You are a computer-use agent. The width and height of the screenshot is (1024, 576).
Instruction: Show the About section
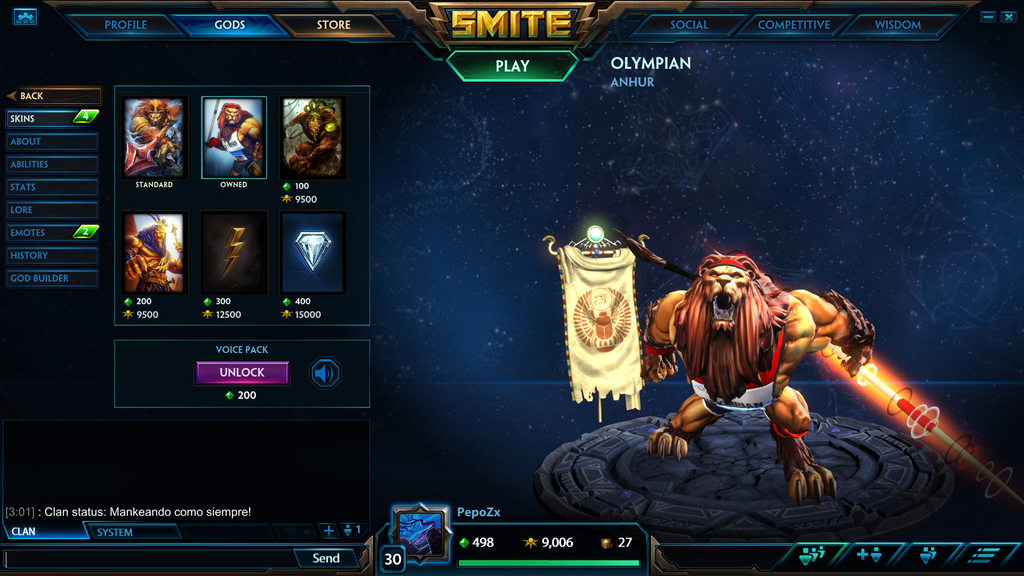pos(52,142)
